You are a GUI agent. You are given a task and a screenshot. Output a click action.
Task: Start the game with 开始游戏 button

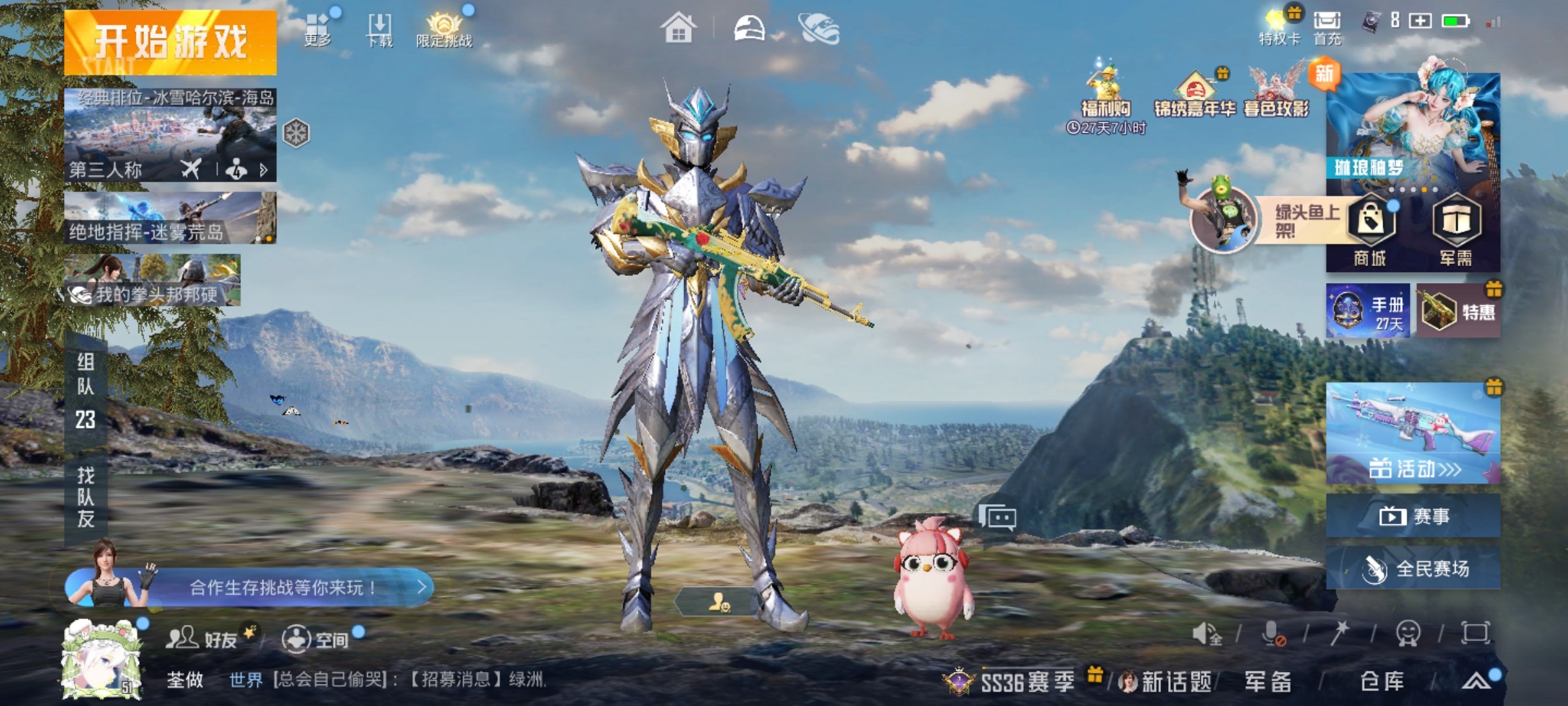point(171,42)
